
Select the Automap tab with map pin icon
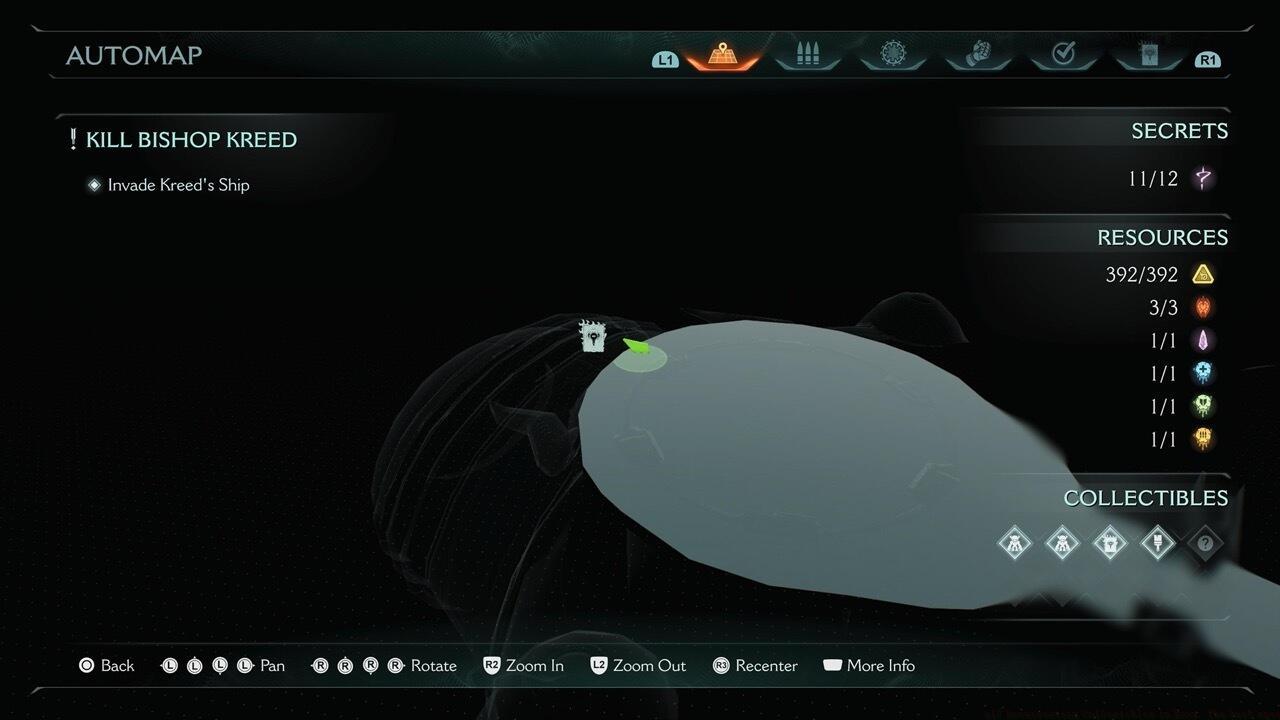(722, 55)
